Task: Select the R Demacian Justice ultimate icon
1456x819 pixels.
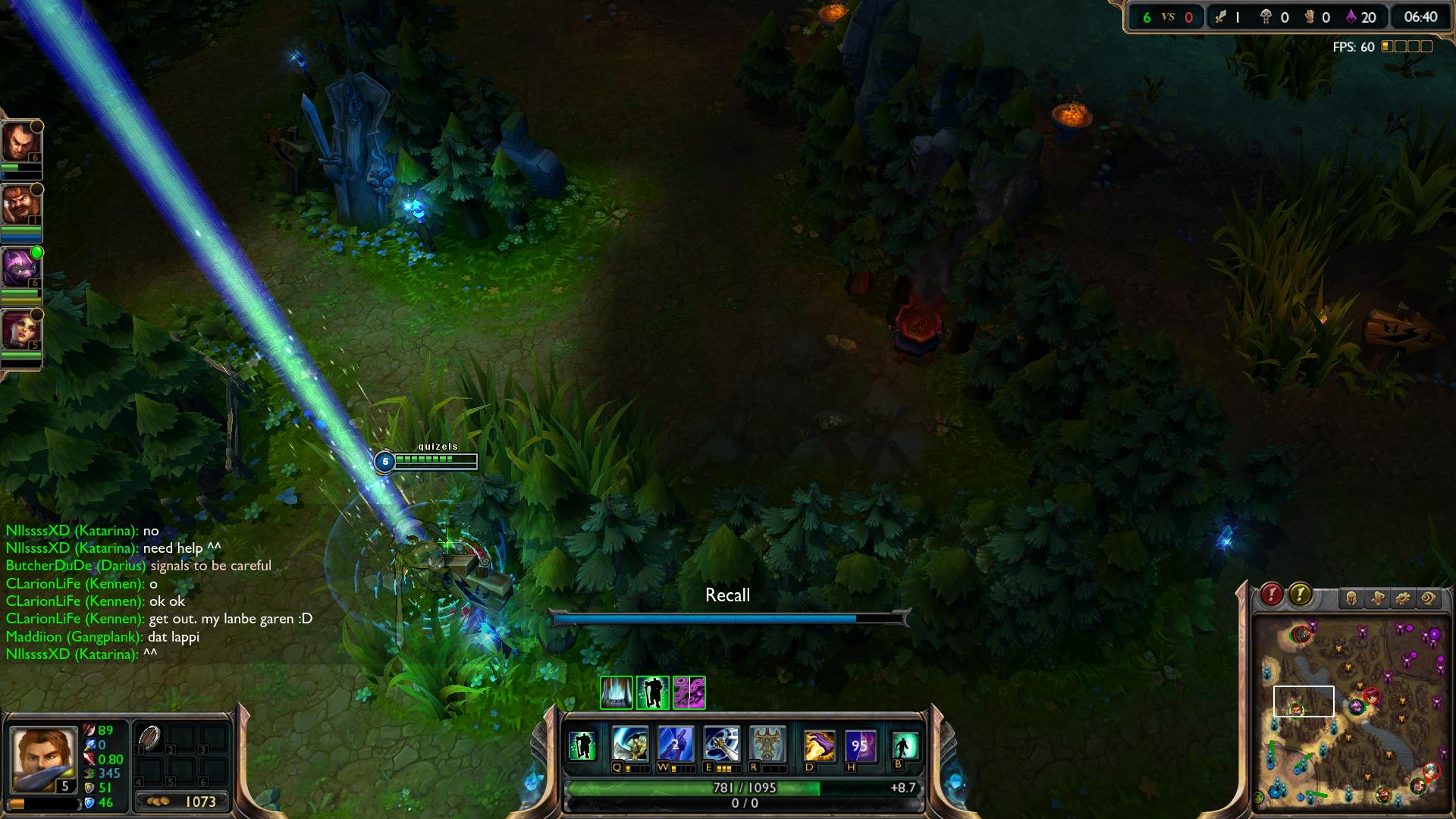Action: 767,745
